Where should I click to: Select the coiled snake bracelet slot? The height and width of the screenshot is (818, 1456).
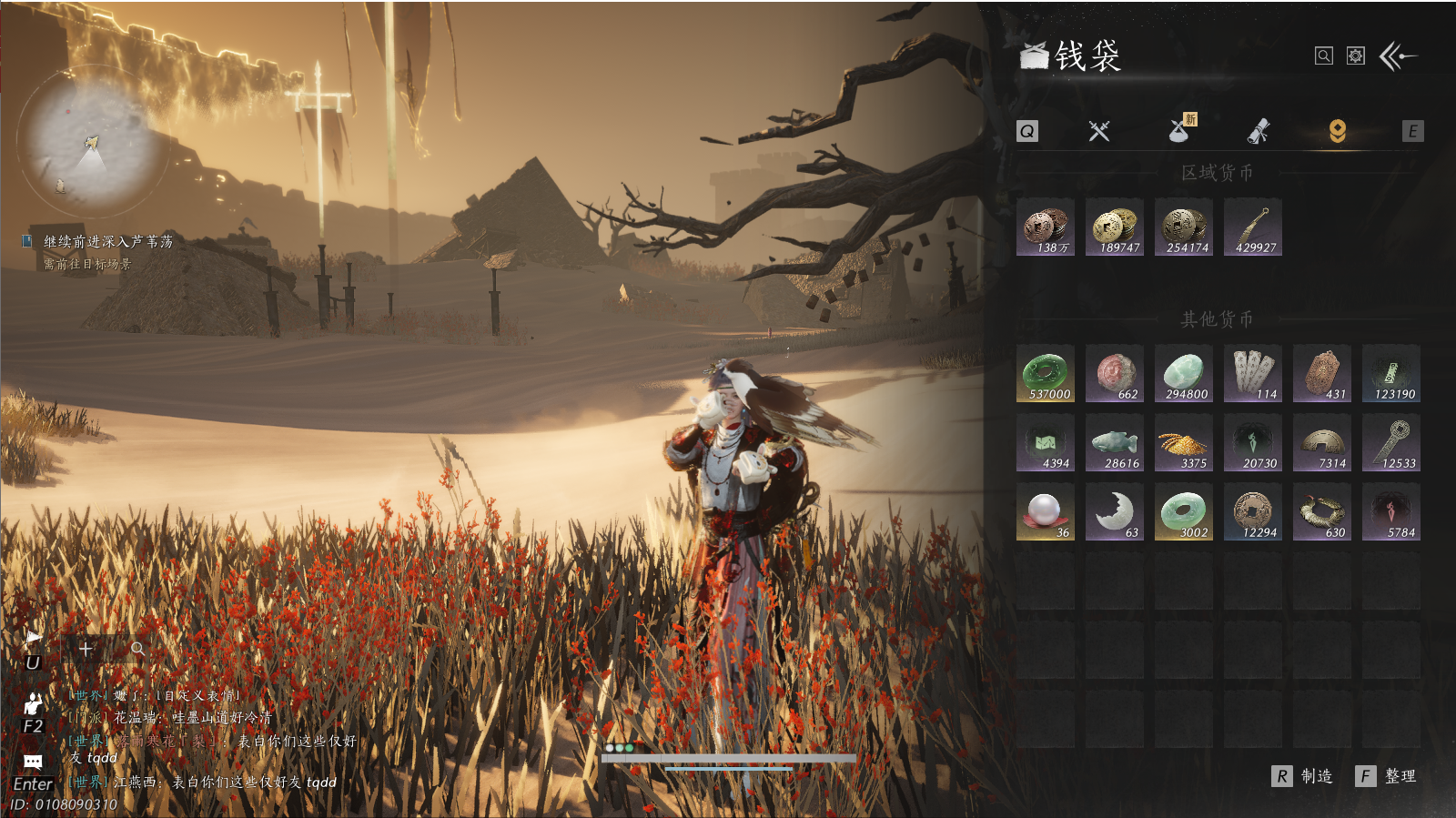coord(1322,512)
